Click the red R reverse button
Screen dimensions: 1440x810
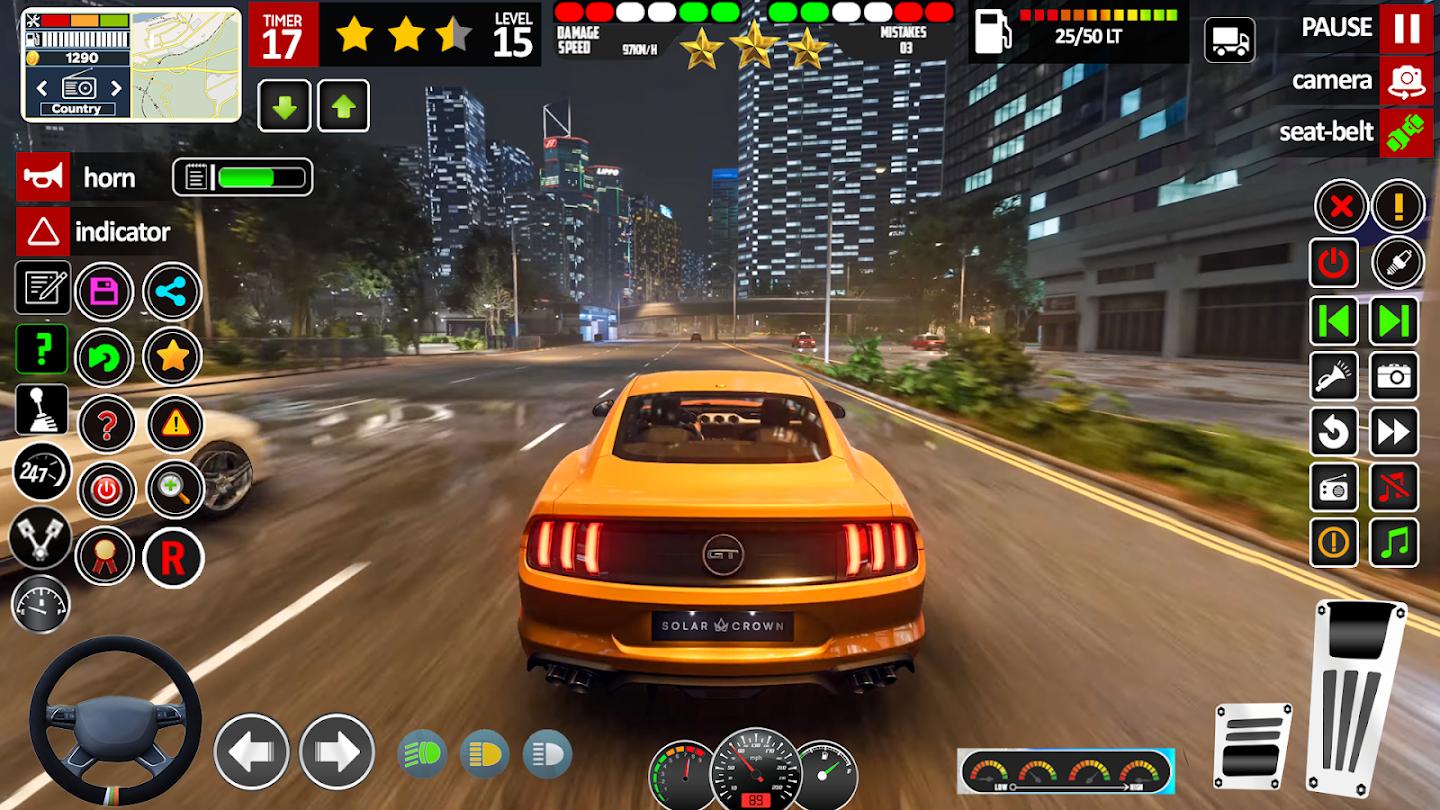pos(173,558)
